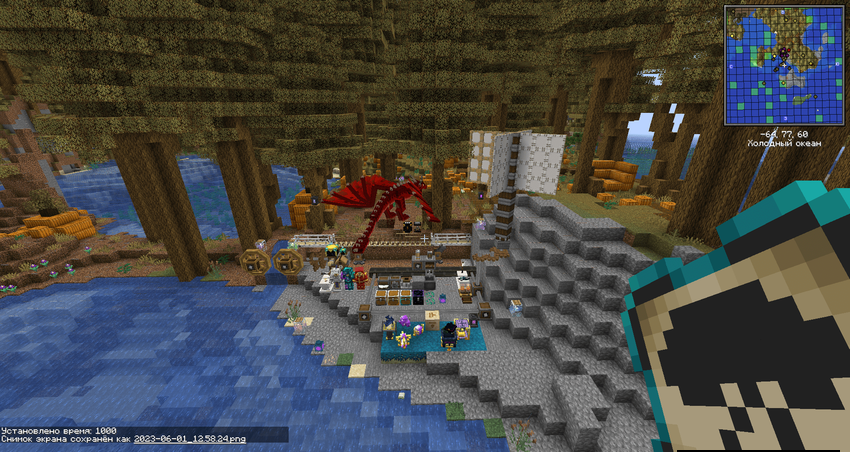Open the saved screenshot file link in chat

click(190, 438)
